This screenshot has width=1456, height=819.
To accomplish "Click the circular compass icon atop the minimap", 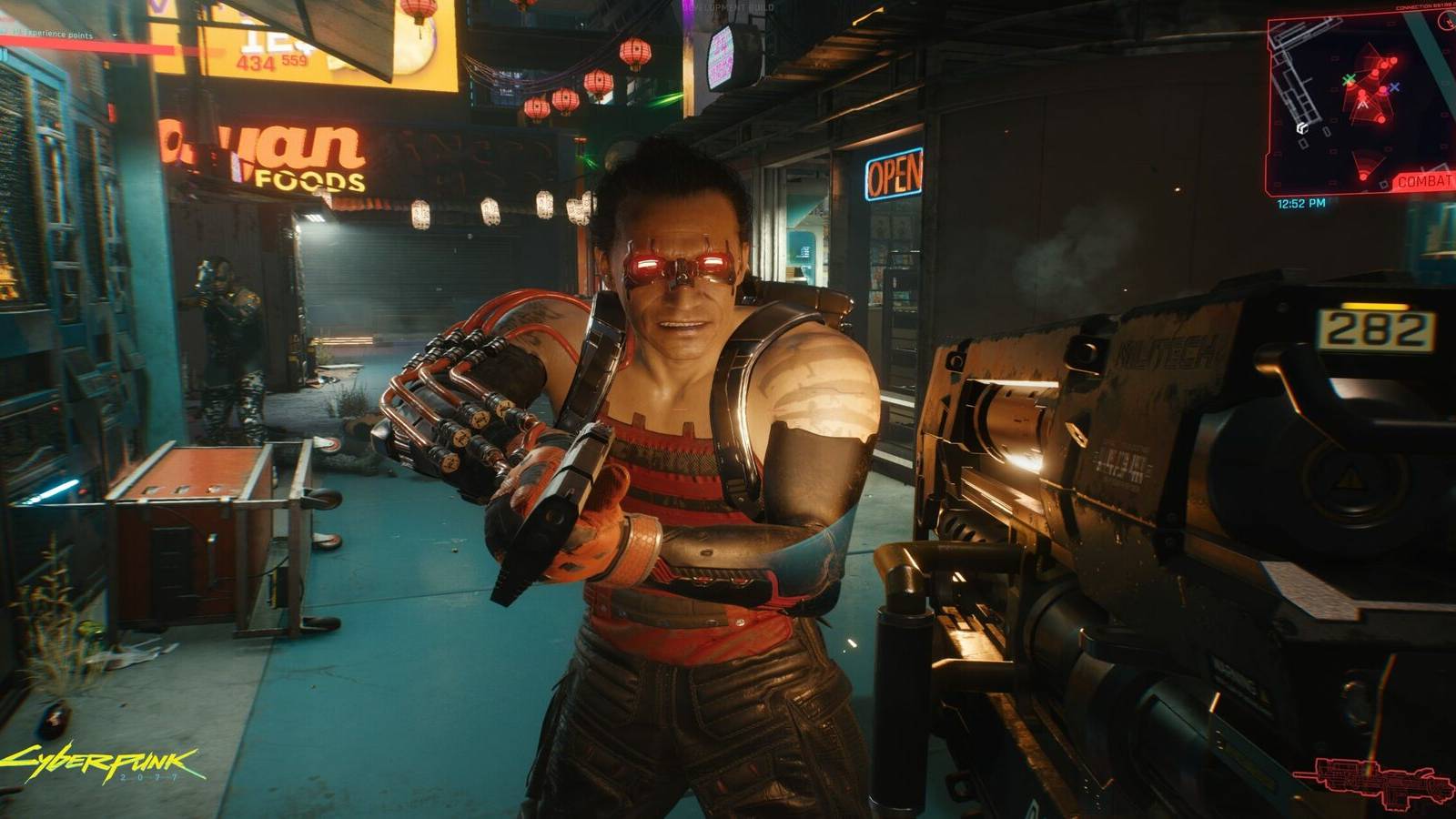I will tap(1445, 21).
